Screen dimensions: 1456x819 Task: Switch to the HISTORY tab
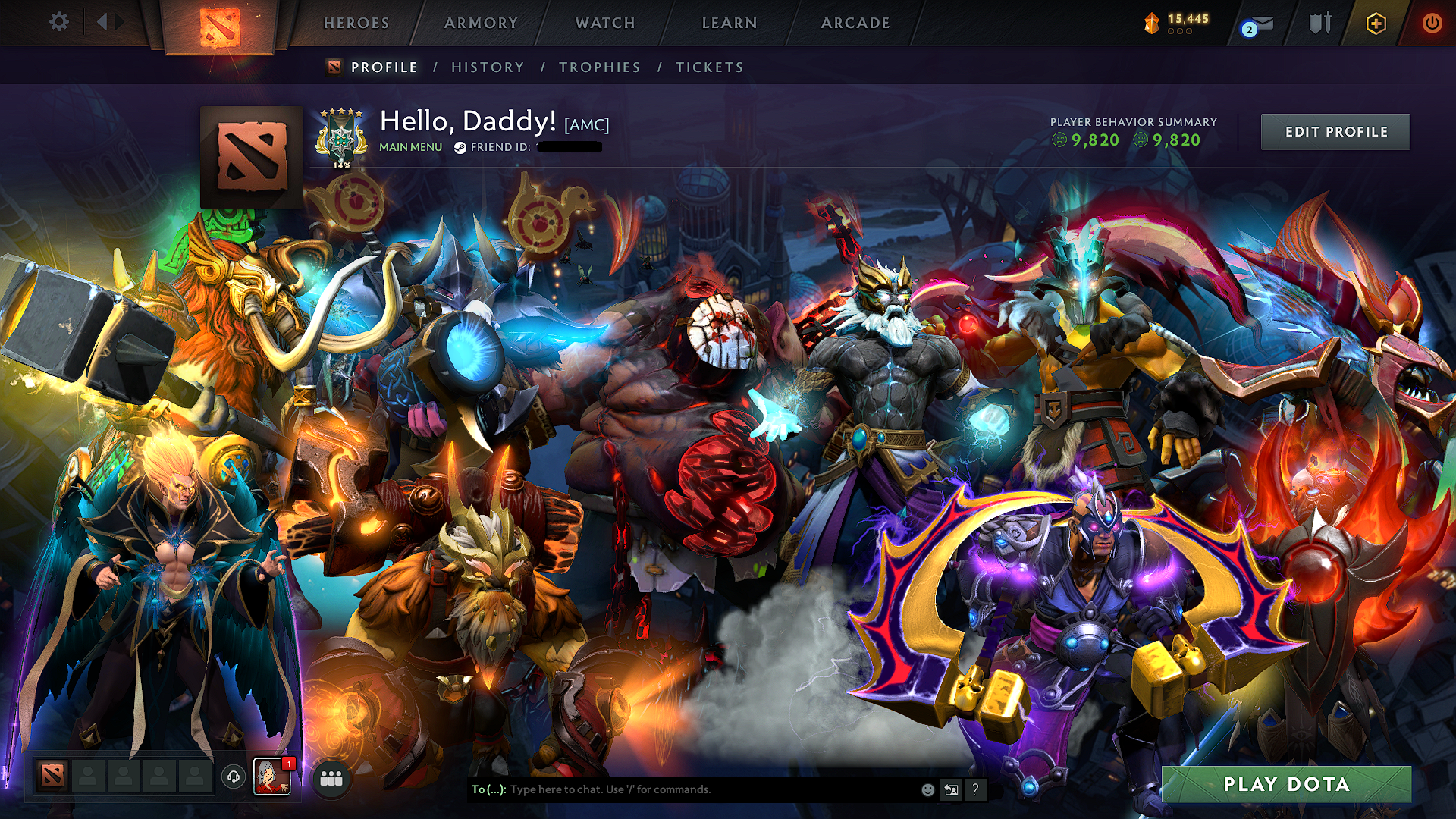point(487,67)
